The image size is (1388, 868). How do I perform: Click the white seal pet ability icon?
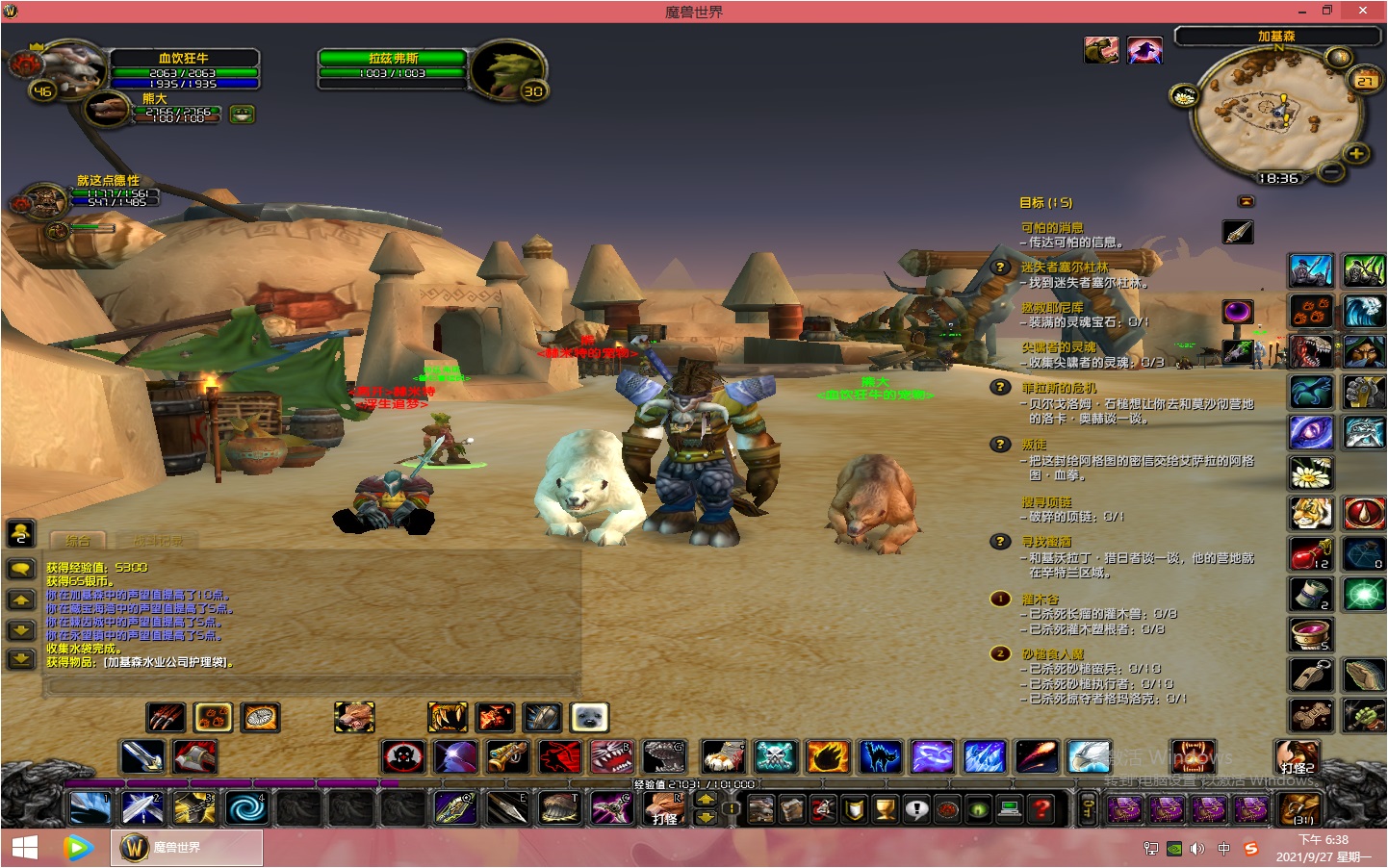pyautogui.click(x=589, y=717)
